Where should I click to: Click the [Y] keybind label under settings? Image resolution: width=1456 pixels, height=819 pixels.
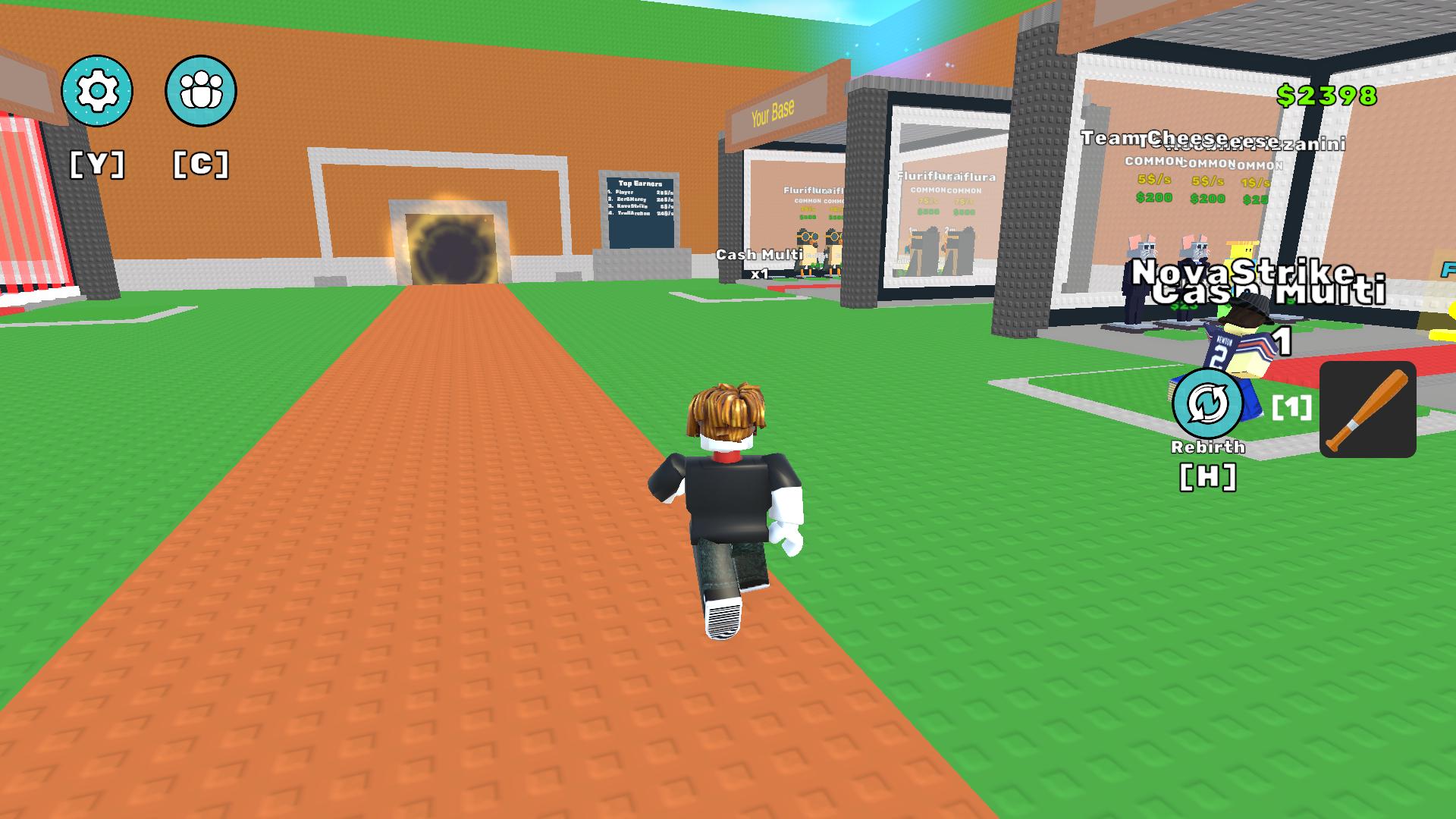coord(97,161)
